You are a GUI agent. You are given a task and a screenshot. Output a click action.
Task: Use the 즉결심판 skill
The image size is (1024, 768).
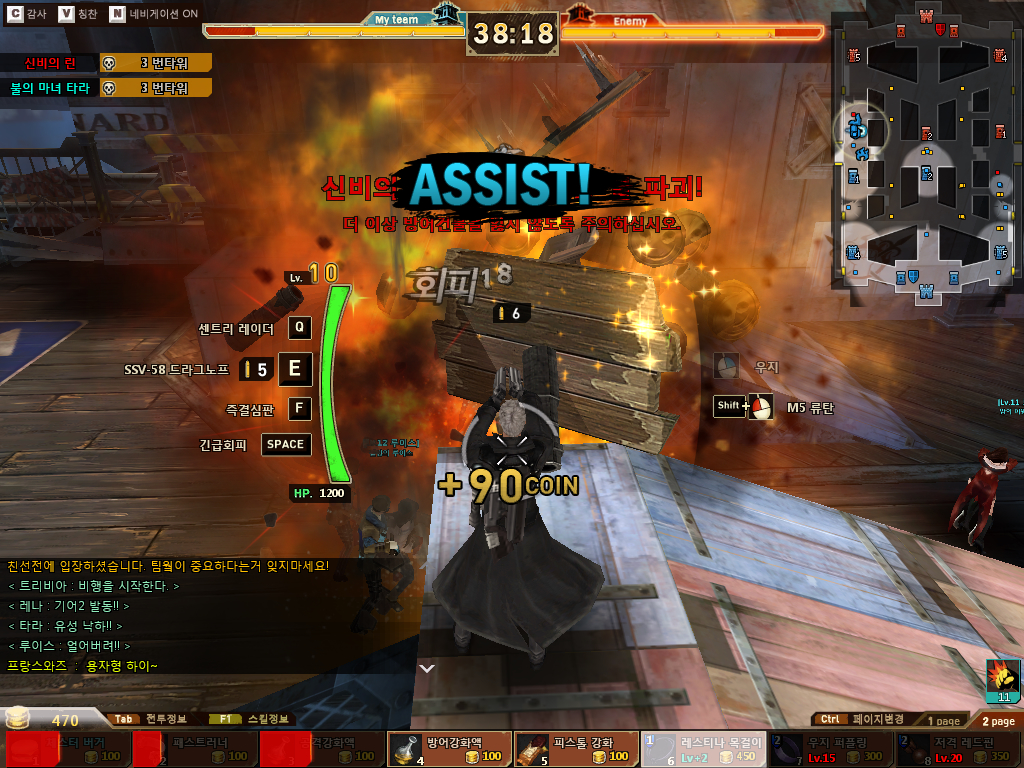coord(300,408)
